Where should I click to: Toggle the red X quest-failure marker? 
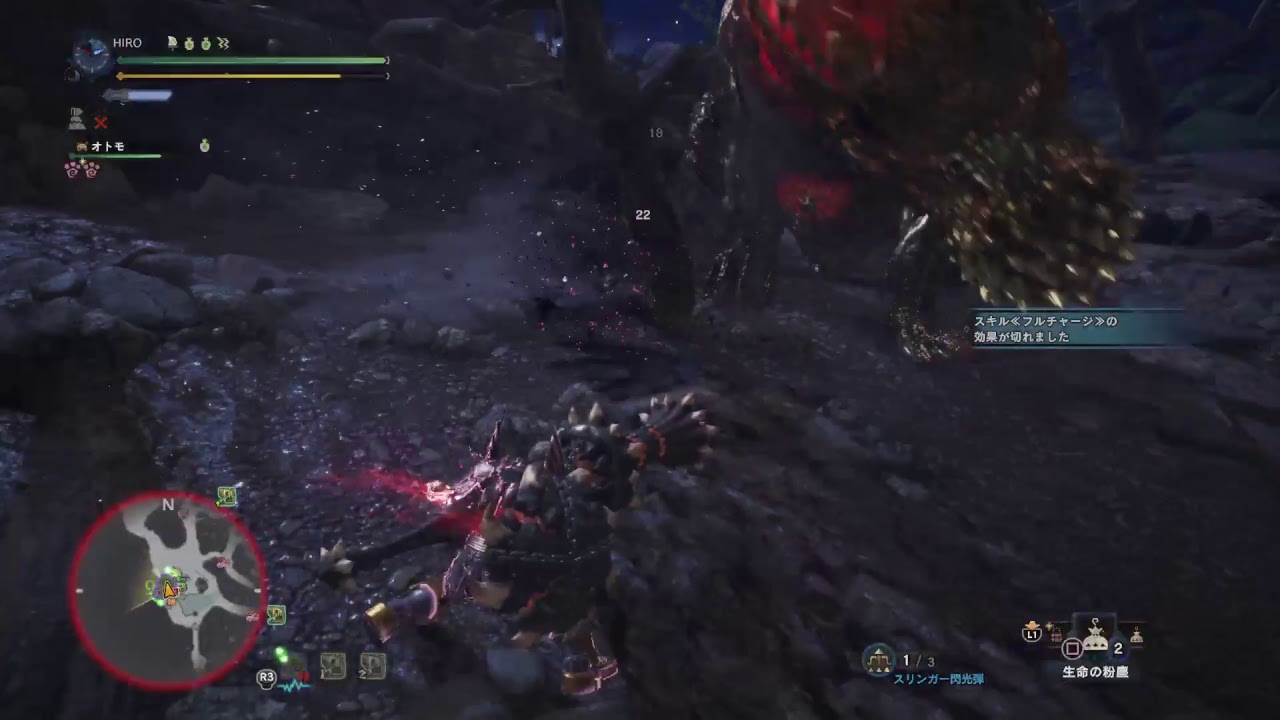click(x=99, y=123)
